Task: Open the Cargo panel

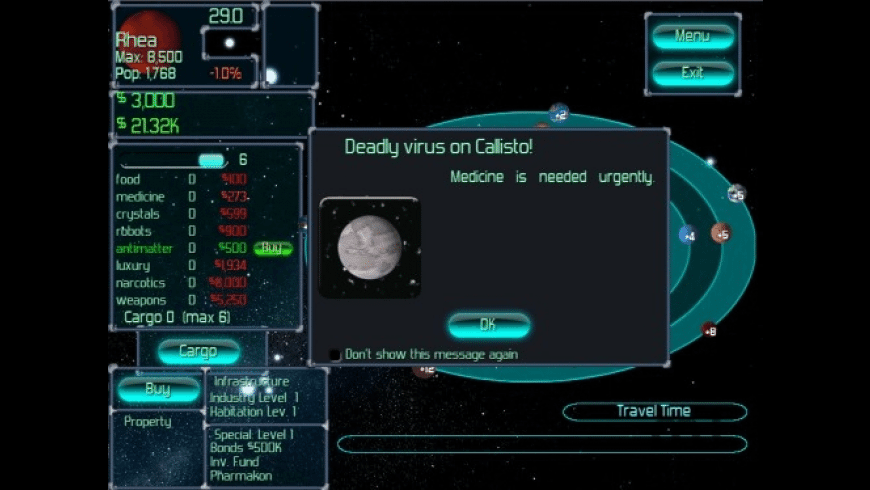Action: pos(198,351)
